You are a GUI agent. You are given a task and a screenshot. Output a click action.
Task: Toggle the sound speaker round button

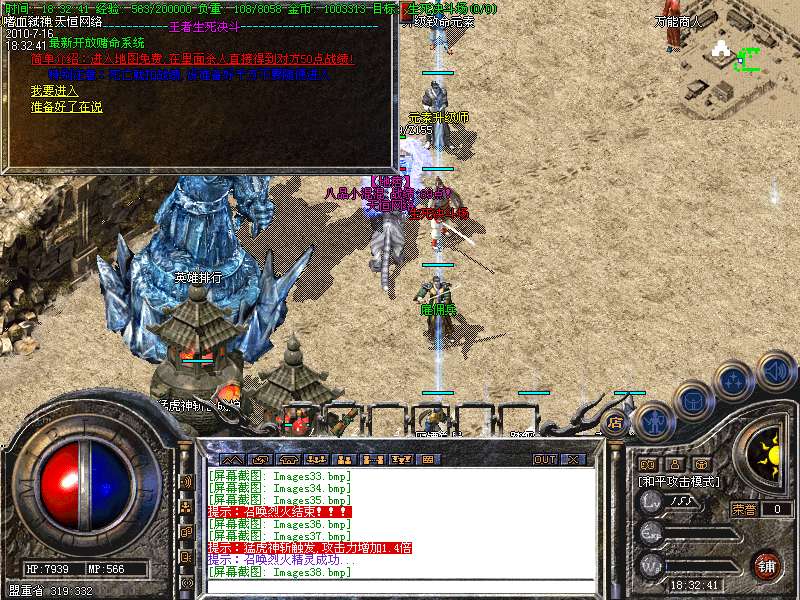click(775, 371)
